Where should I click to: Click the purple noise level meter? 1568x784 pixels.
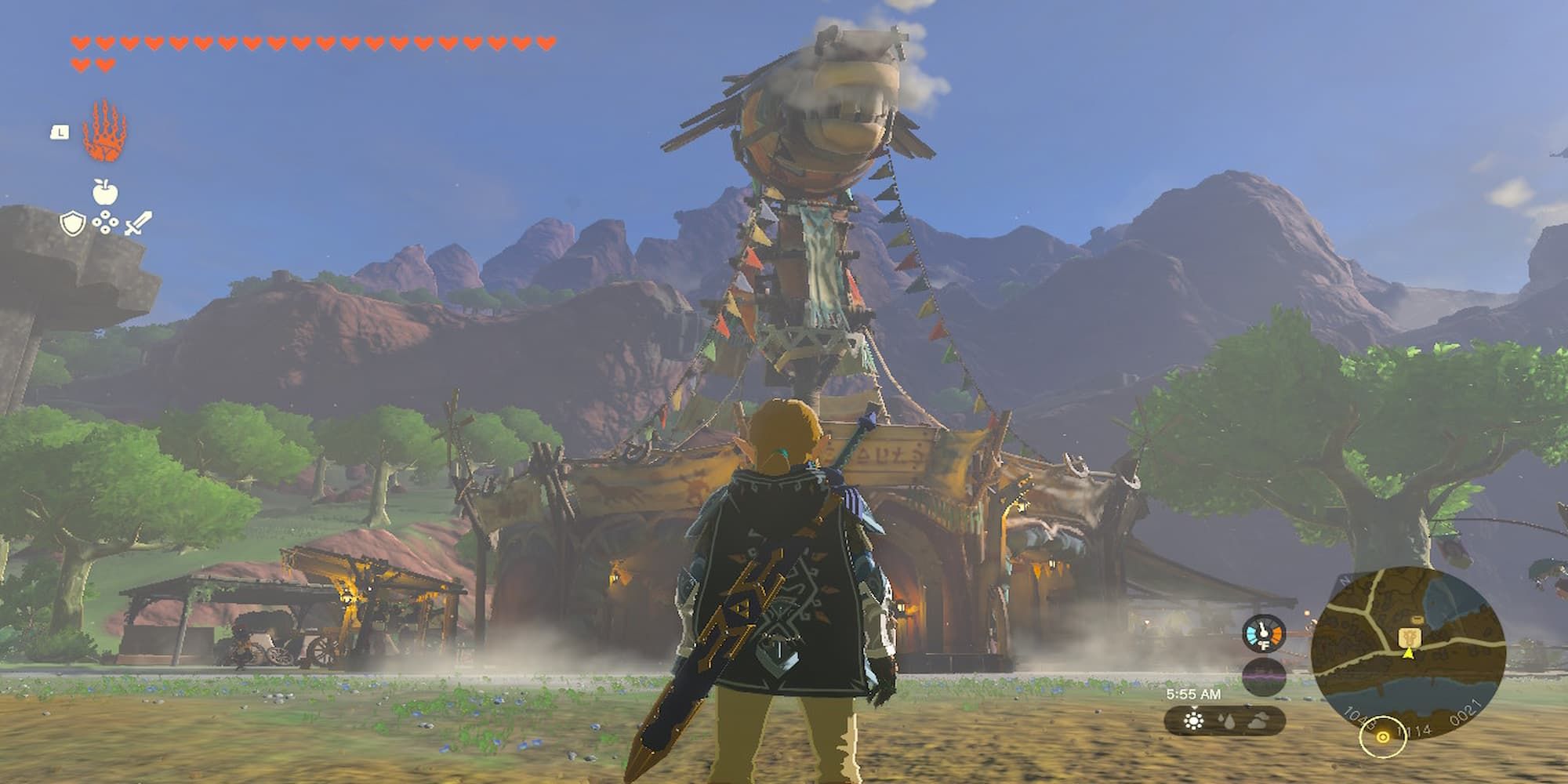coord(1264,675)
